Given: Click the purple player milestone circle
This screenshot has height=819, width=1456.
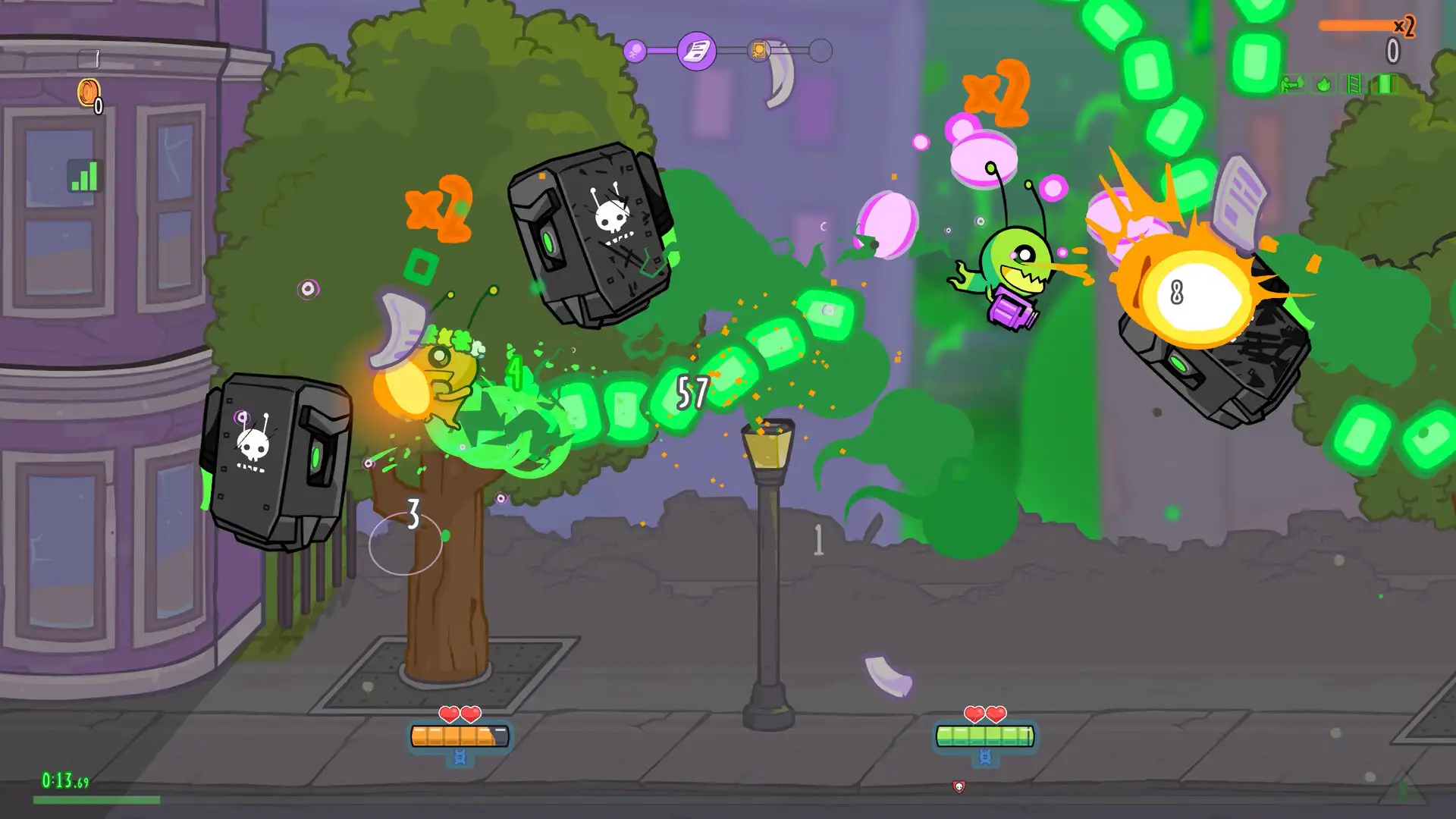Looking at the screenshot, I should pyautogui.click(x=635, y=49).
